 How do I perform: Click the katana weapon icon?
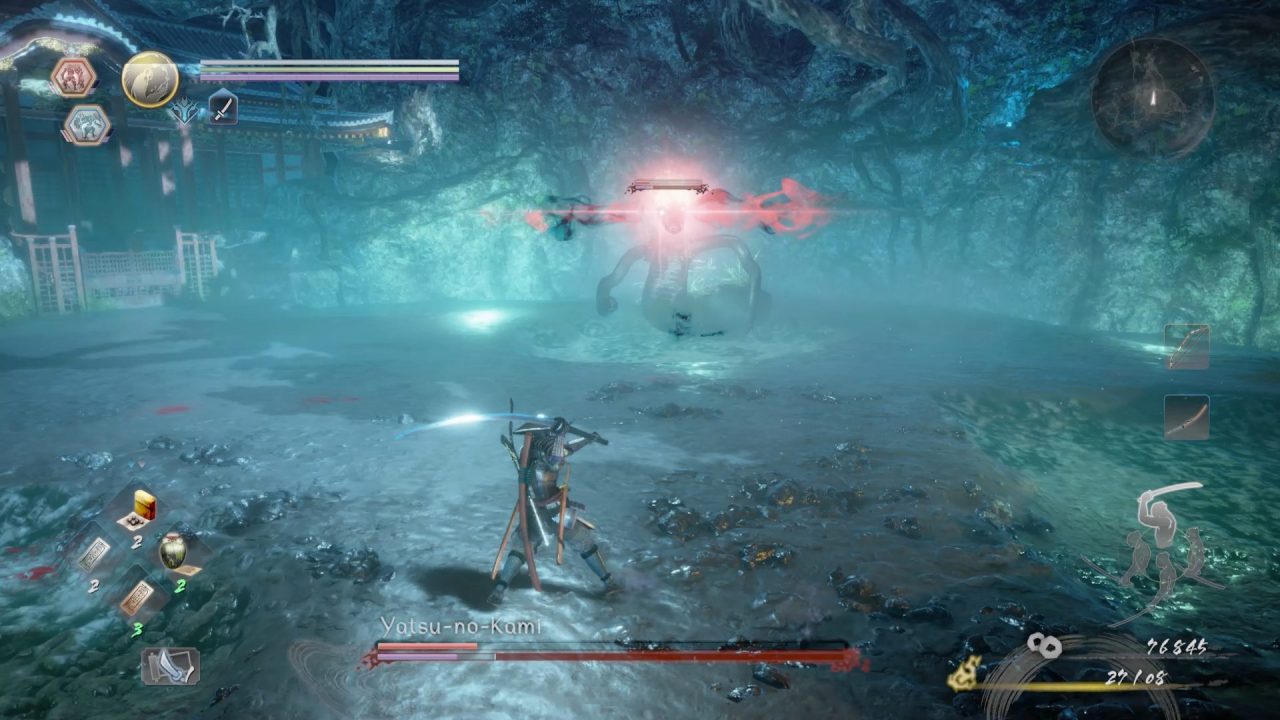coord(222,107)
